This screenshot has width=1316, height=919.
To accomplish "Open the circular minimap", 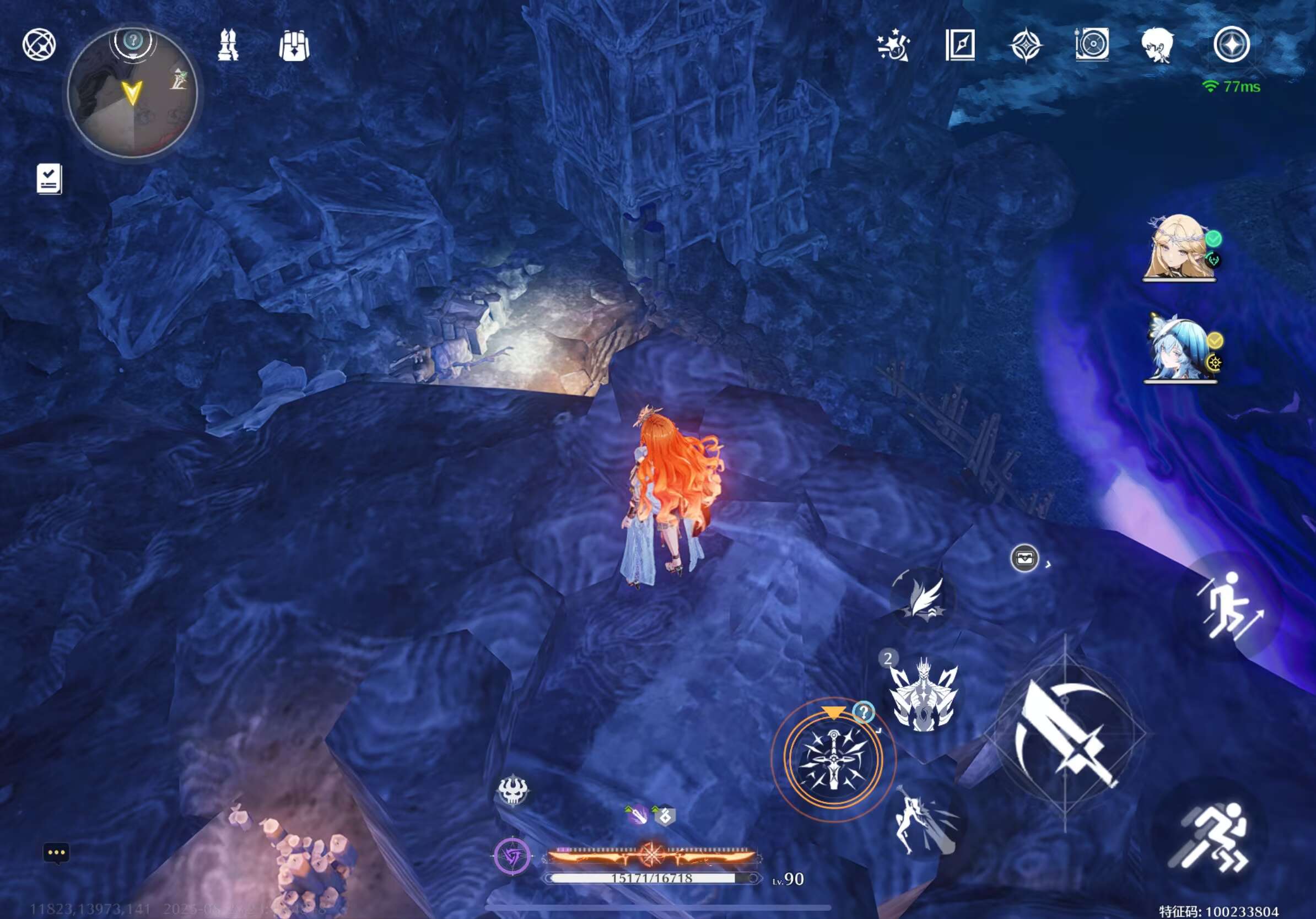I will [x=132, y=94].
